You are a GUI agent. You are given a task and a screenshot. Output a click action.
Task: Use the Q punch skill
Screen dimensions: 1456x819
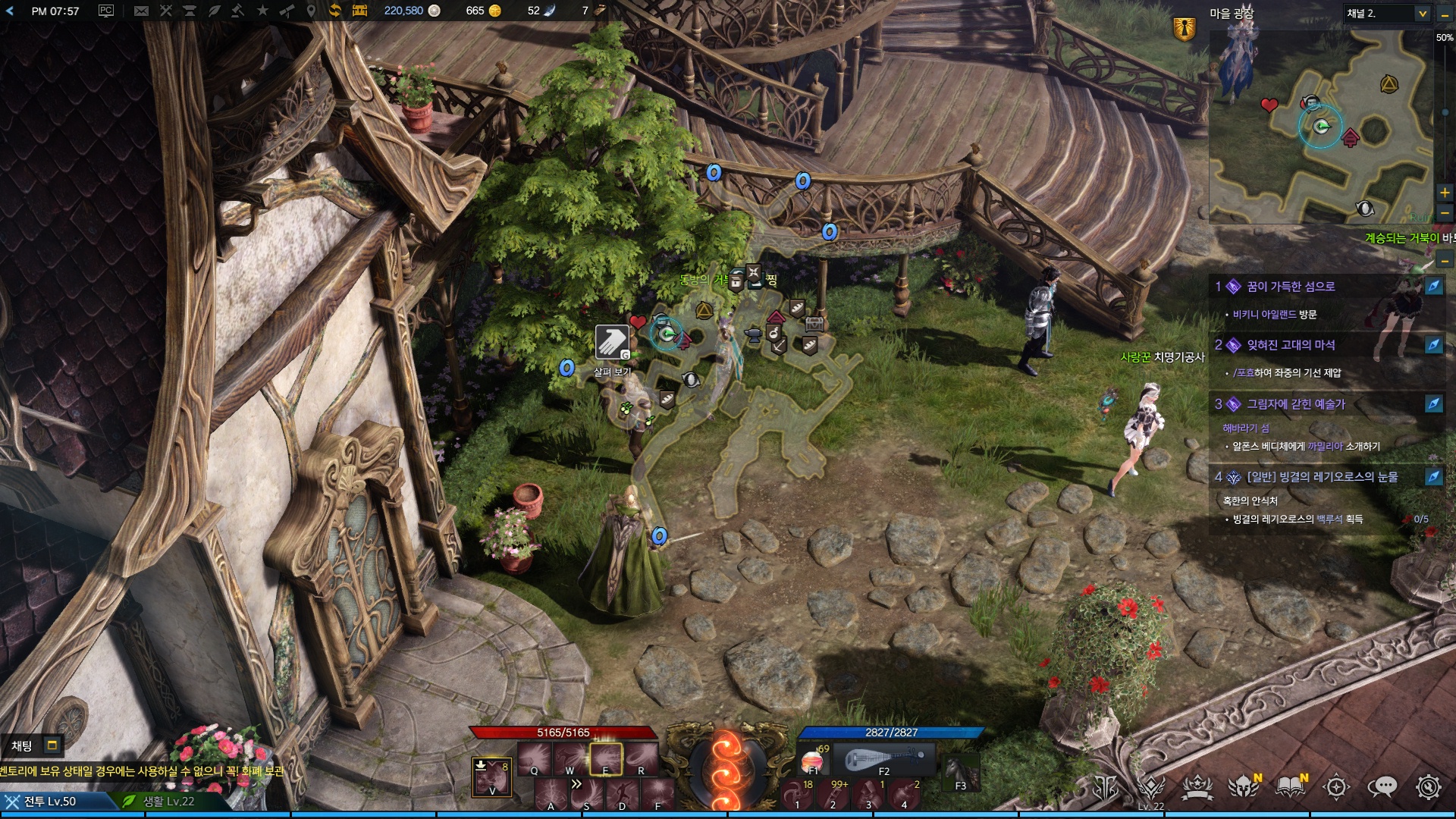(x=535, y=758)
